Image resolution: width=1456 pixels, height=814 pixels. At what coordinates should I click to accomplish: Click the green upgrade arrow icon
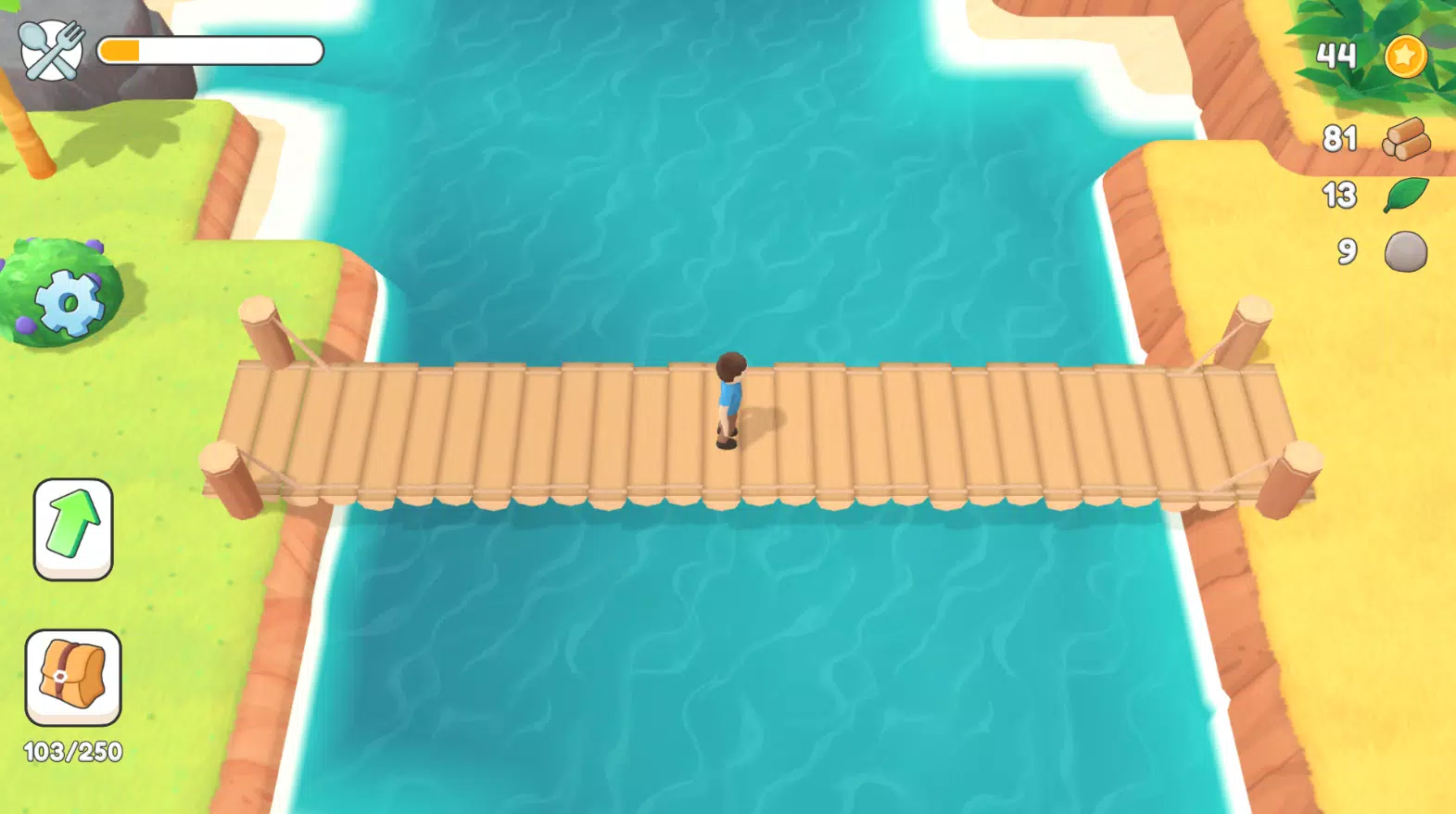(x=74, y=524)
